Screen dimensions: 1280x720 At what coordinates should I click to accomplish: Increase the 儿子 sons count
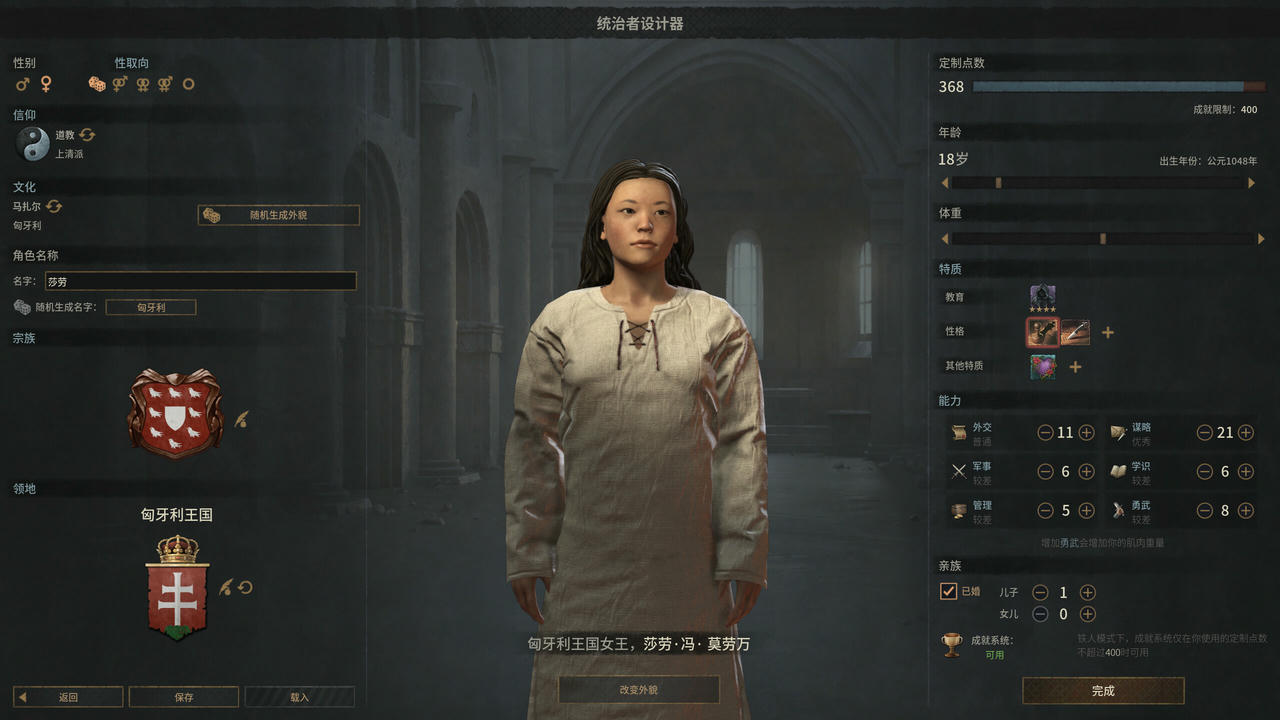(x=1087, y=591)
